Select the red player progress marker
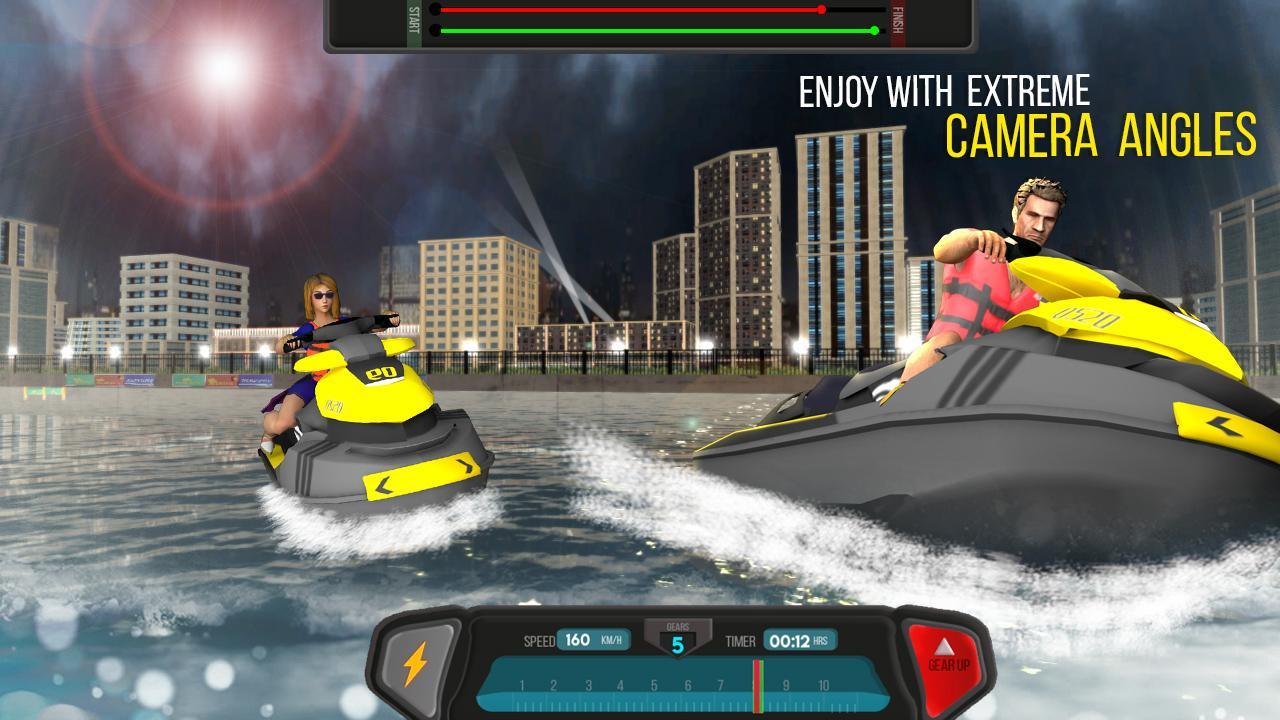Viewport: 1280px width, 720px height. click(x=820, y=9)
